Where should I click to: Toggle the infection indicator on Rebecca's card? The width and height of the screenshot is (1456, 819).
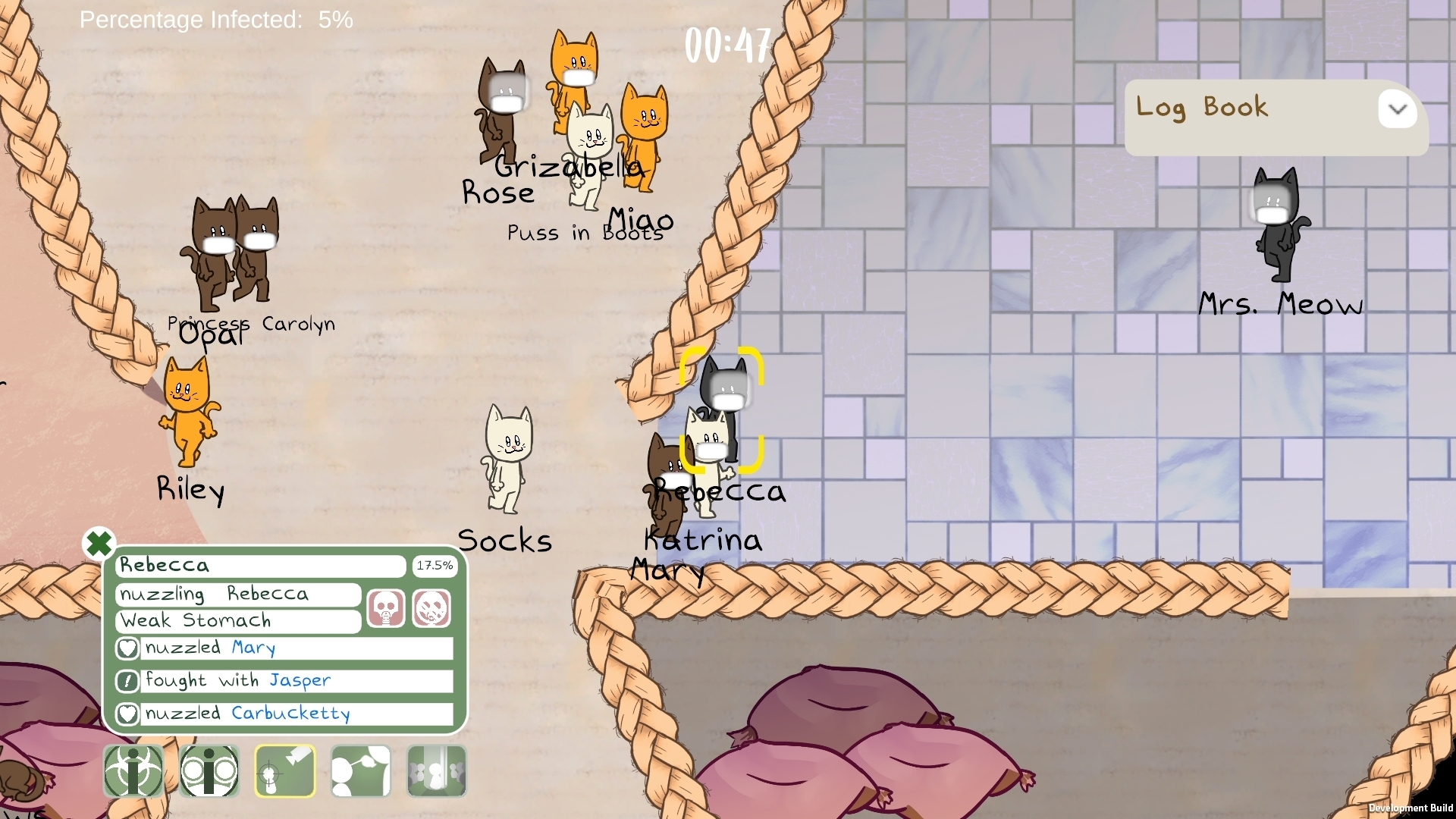(x=431, y=607)
